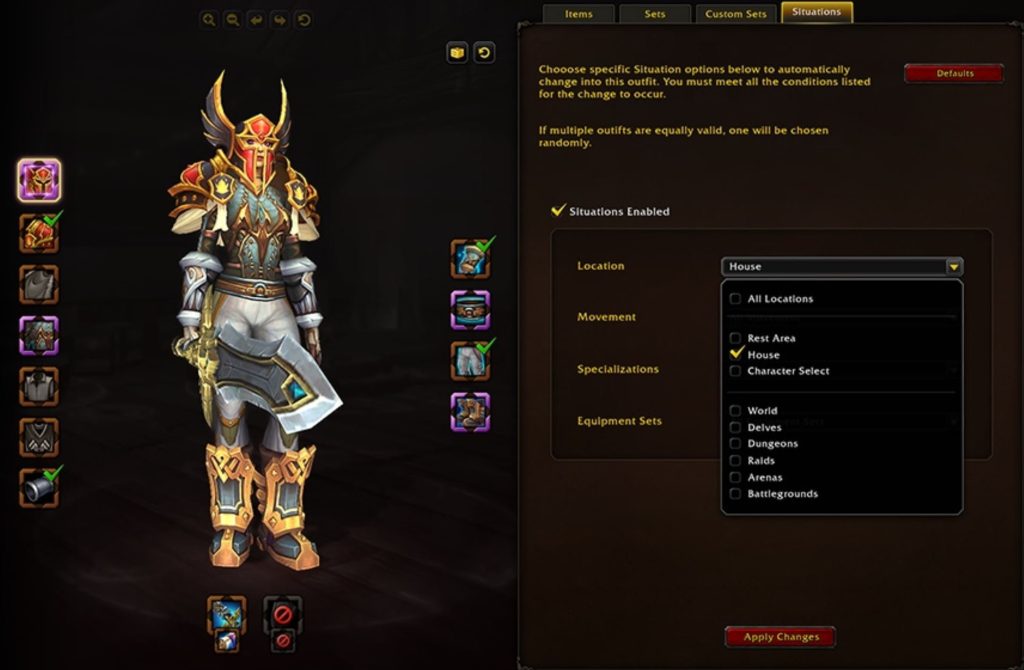This screenshot has width=1024, height=670.
Task: Click the zoom-in magnifier above the character
Action: [208, 19]
